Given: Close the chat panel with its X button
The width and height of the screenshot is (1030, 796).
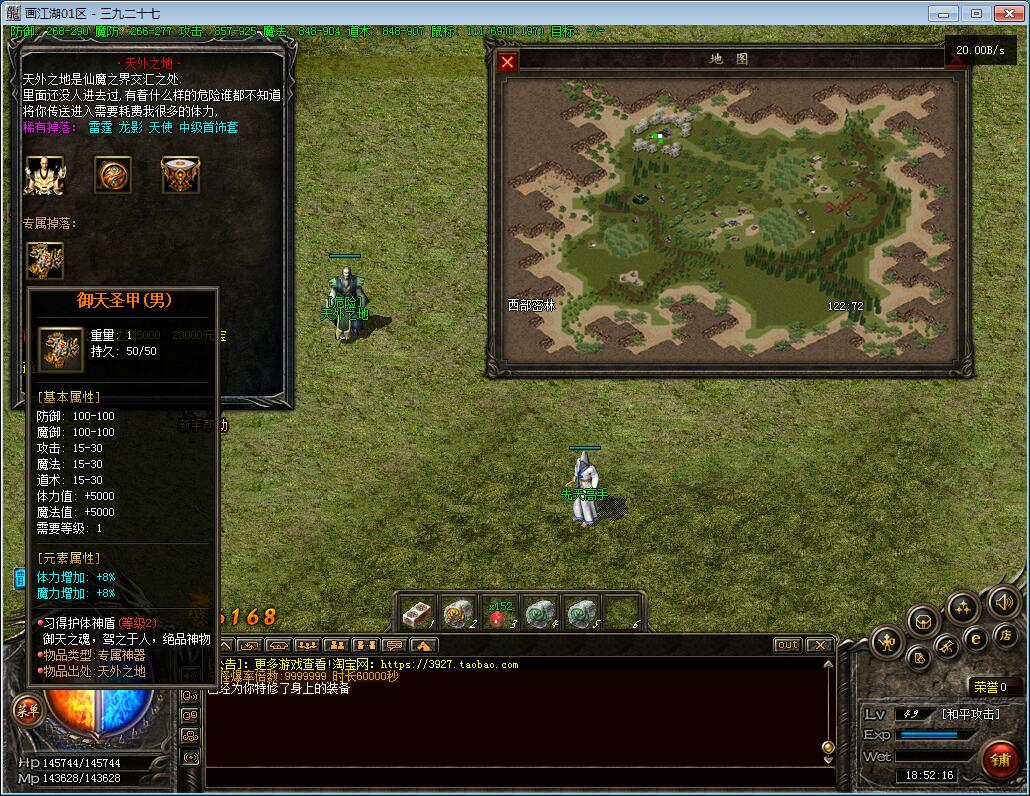Looking at the screenshot, I should tap(819, 645).
